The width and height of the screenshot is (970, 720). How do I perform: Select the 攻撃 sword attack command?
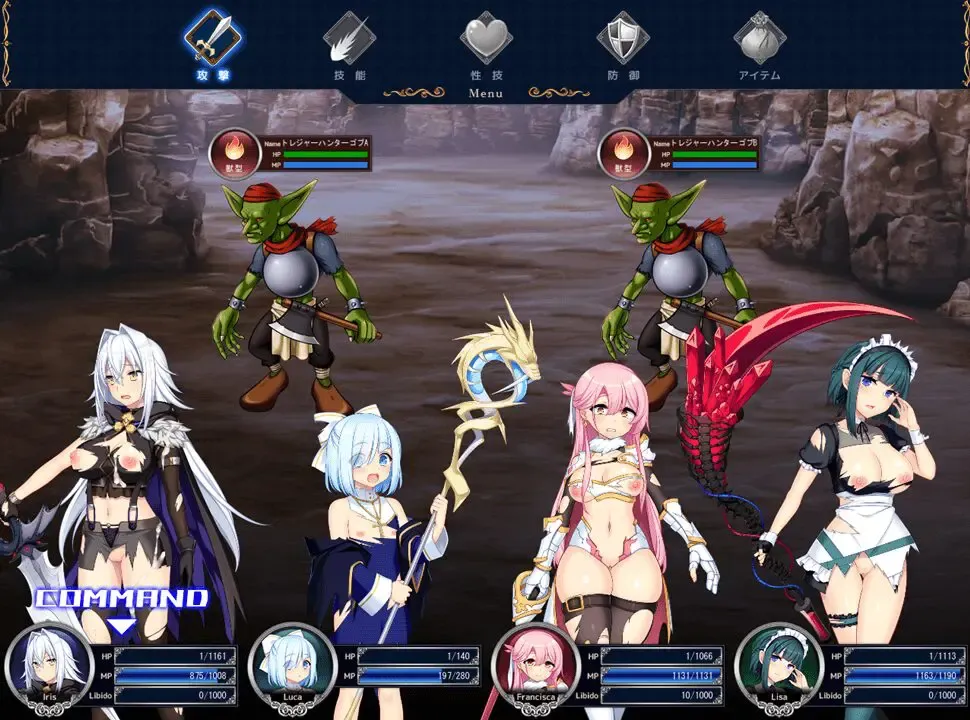tap(211, 39)
